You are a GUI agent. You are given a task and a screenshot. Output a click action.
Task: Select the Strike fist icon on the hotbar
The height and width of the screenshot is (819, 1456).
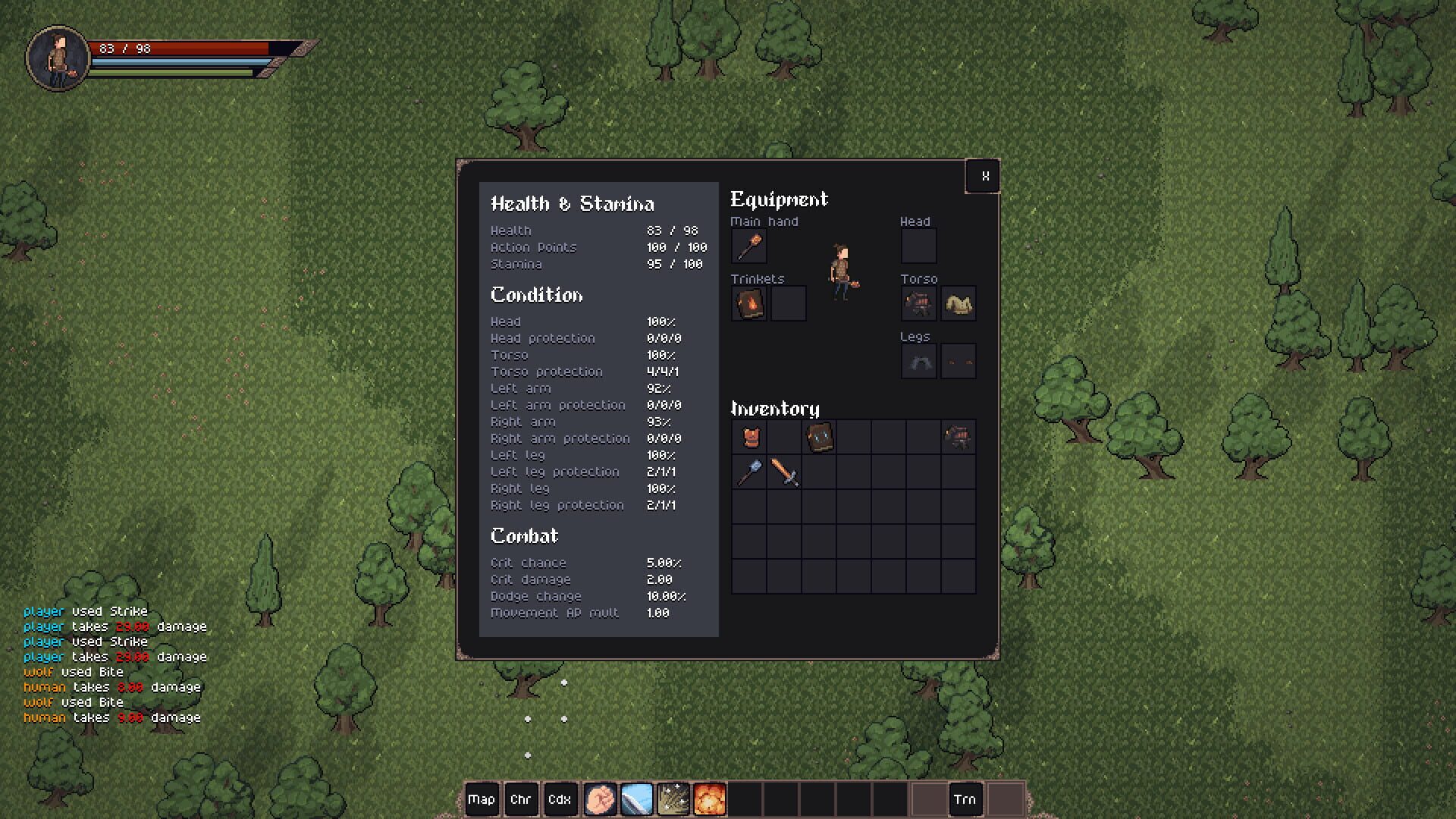click(601, 799)
